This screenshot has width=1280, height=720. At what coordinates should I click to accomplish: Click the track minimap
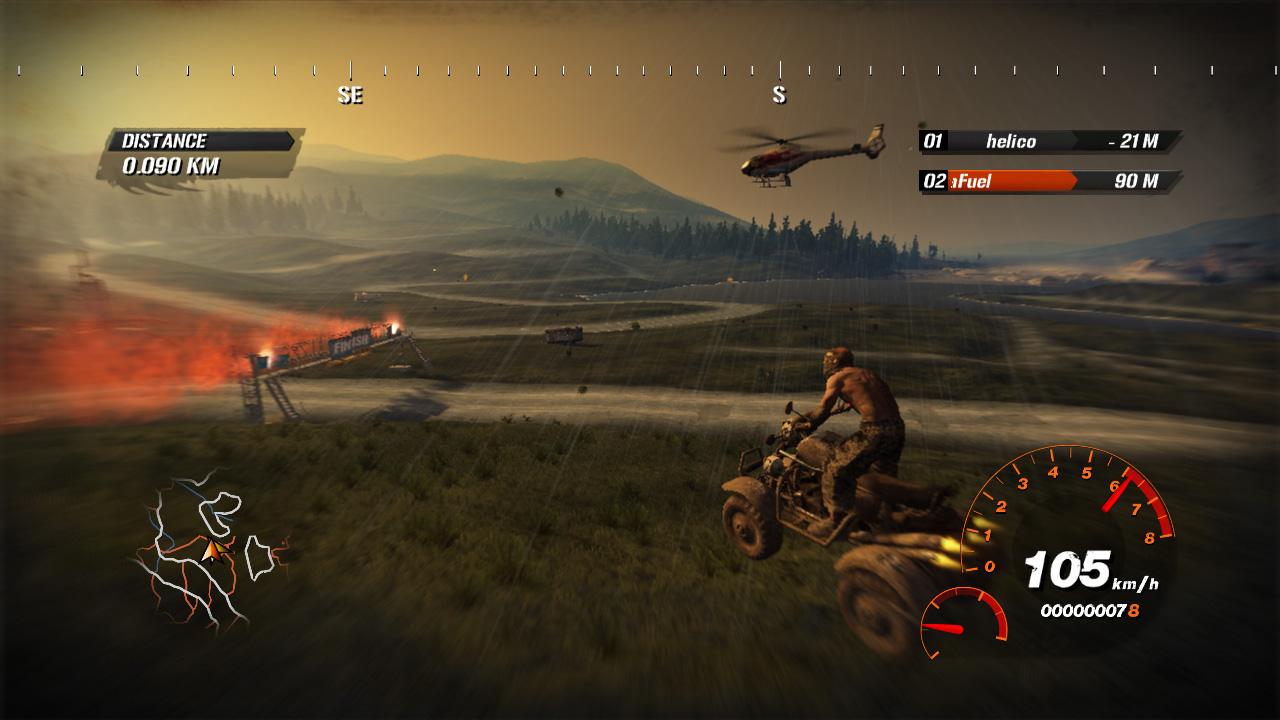(210, 548)
